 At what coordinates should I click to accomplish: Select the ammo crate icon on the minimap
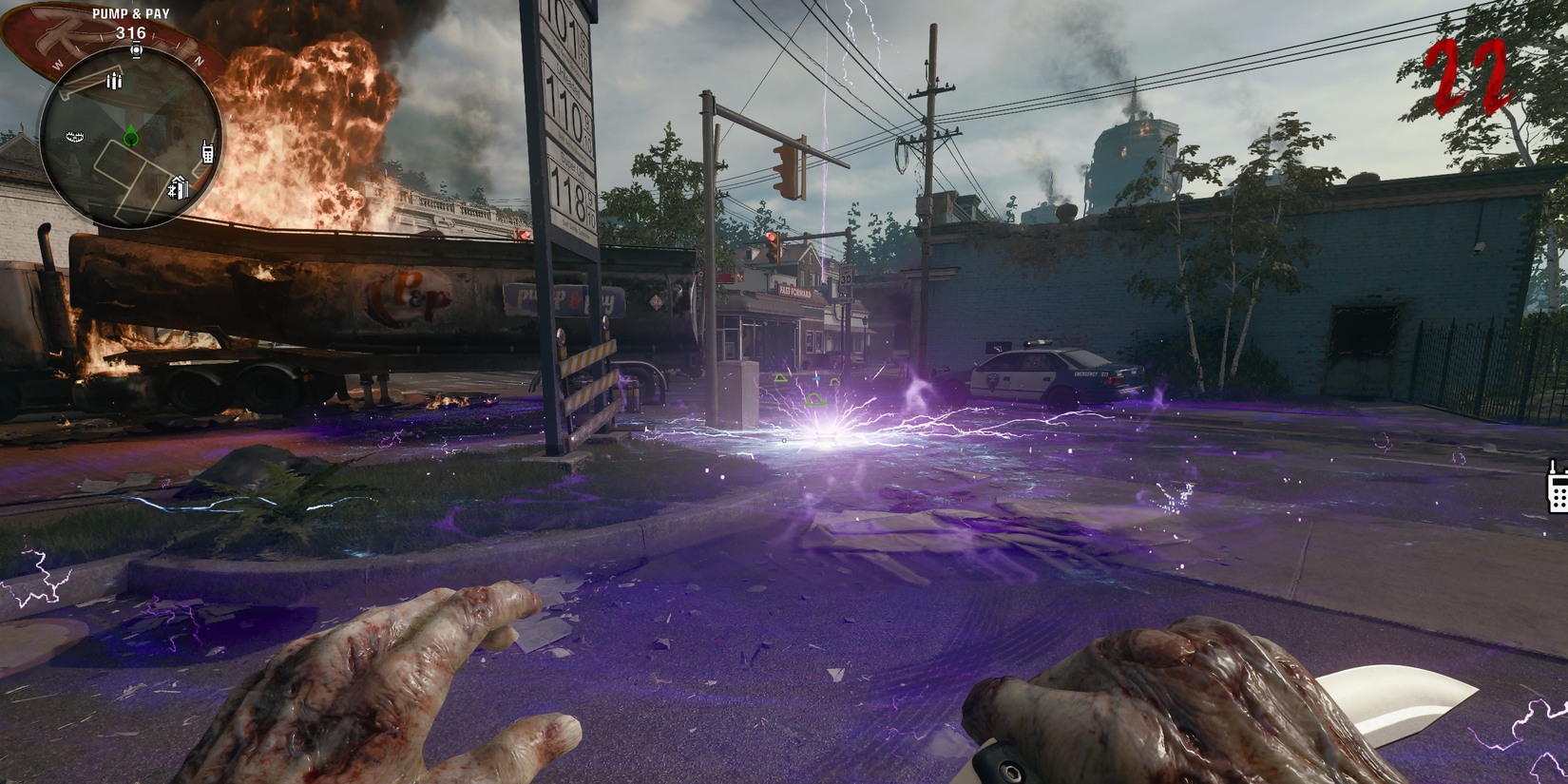[x=113, y=82]
